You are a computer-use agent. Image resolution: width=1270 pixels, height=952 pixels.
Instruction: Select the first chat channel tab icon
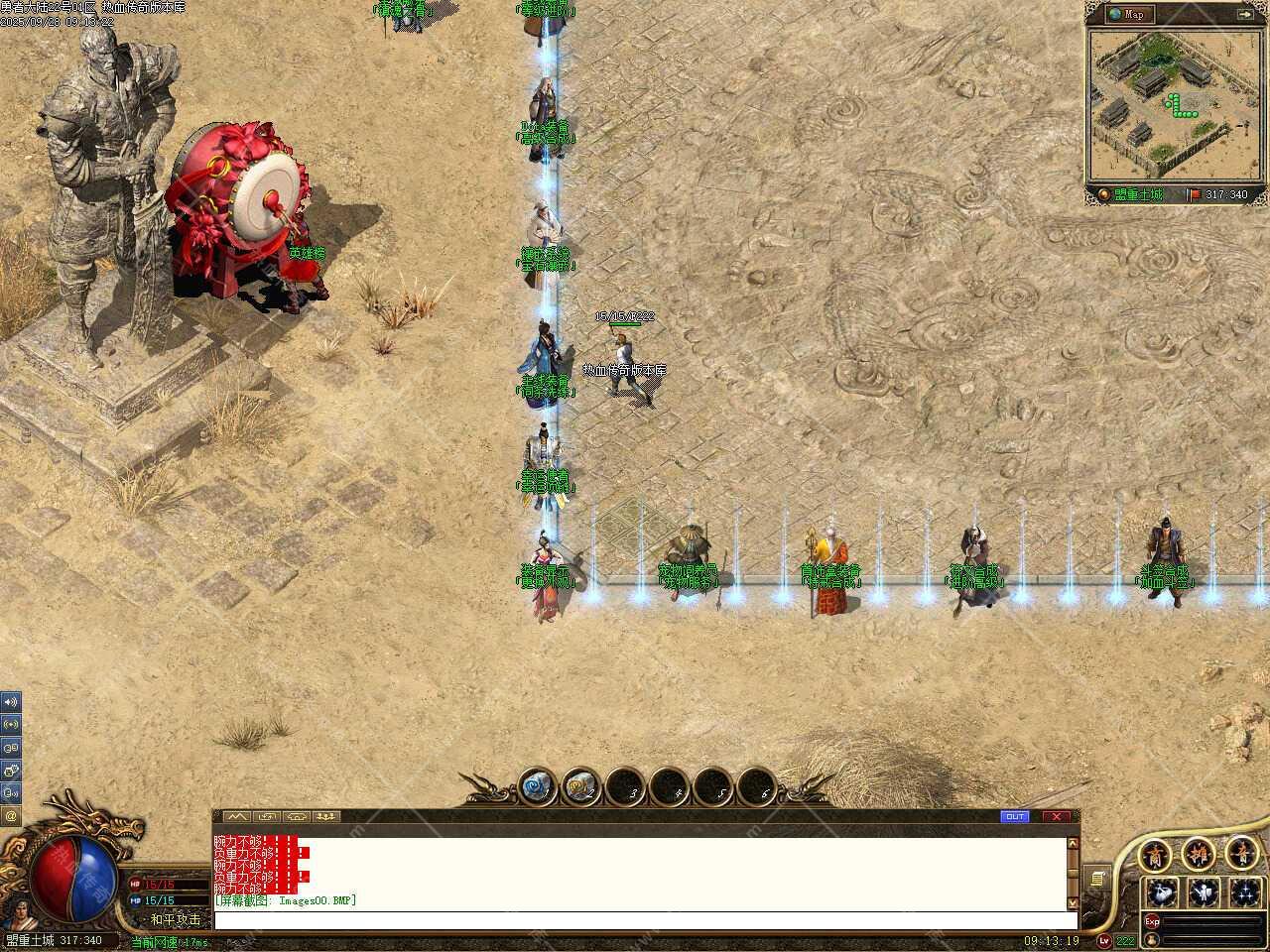pos(235,817)
